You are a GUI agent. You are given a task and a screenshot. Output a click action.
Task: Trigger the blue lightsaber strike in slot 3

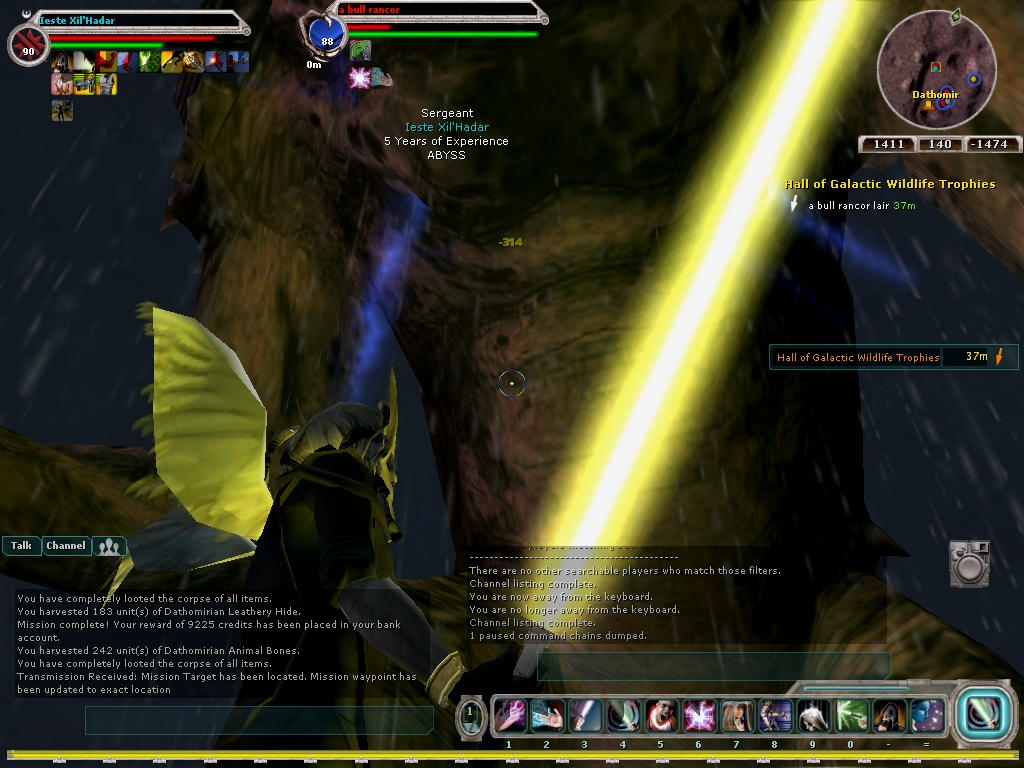coord(585,716)
